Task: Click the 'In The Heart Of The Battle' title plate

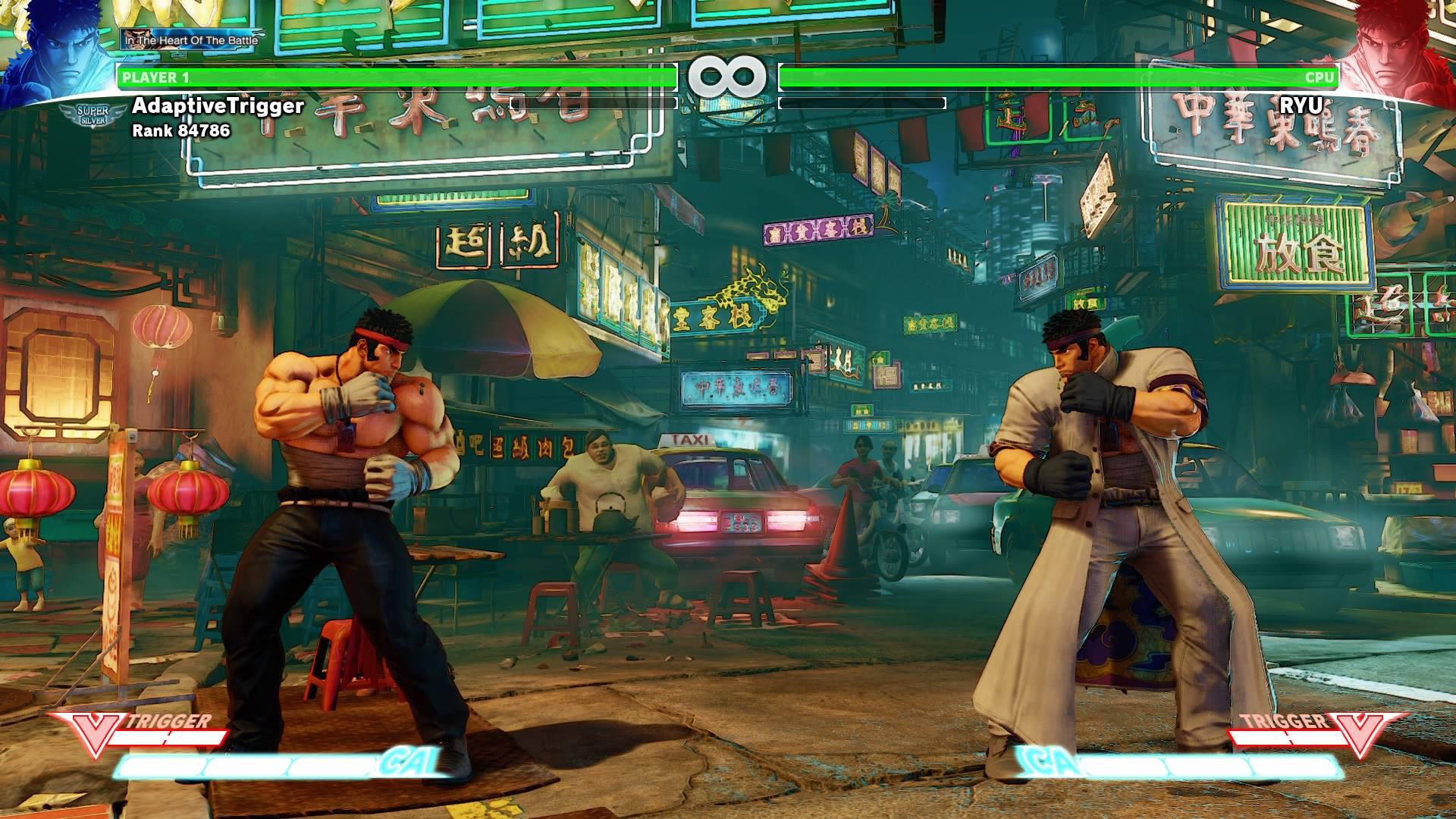Action: (x=190, y=39)
